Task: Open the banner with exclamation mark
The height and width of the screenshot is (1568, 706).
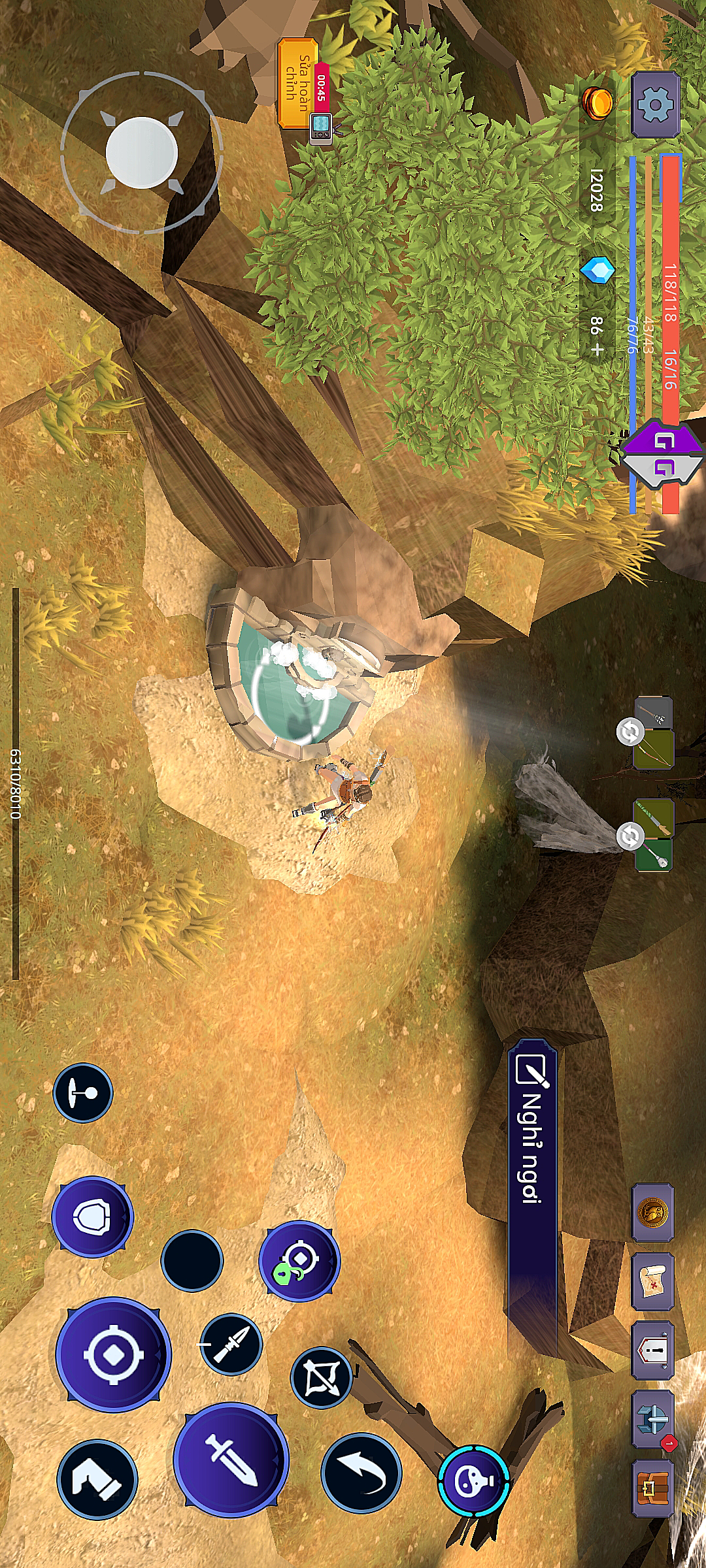Action: click(652, 1350)
